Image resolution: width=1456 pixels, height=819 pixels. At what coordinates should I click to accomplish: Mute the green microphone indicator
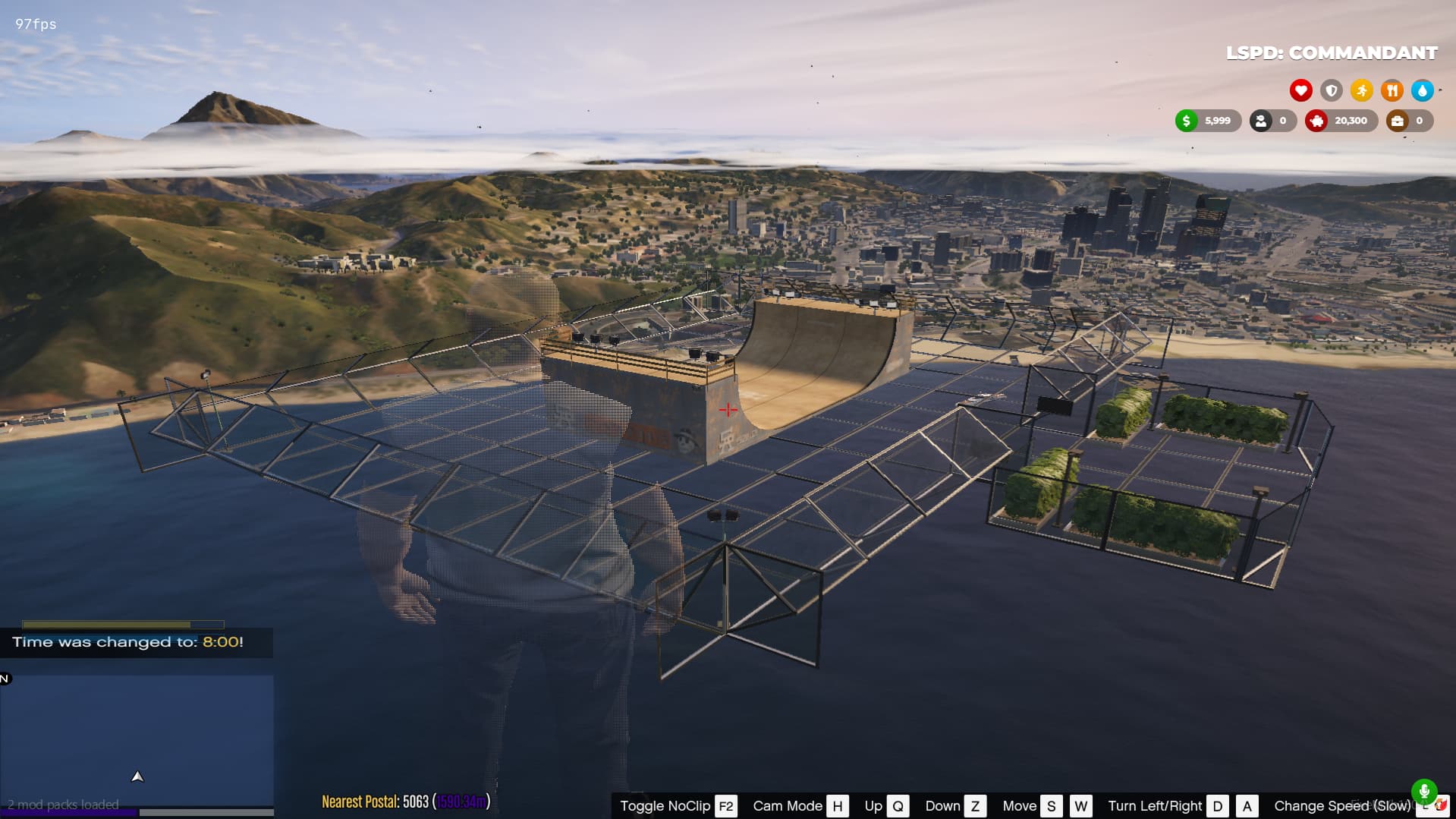[1426, 791]
